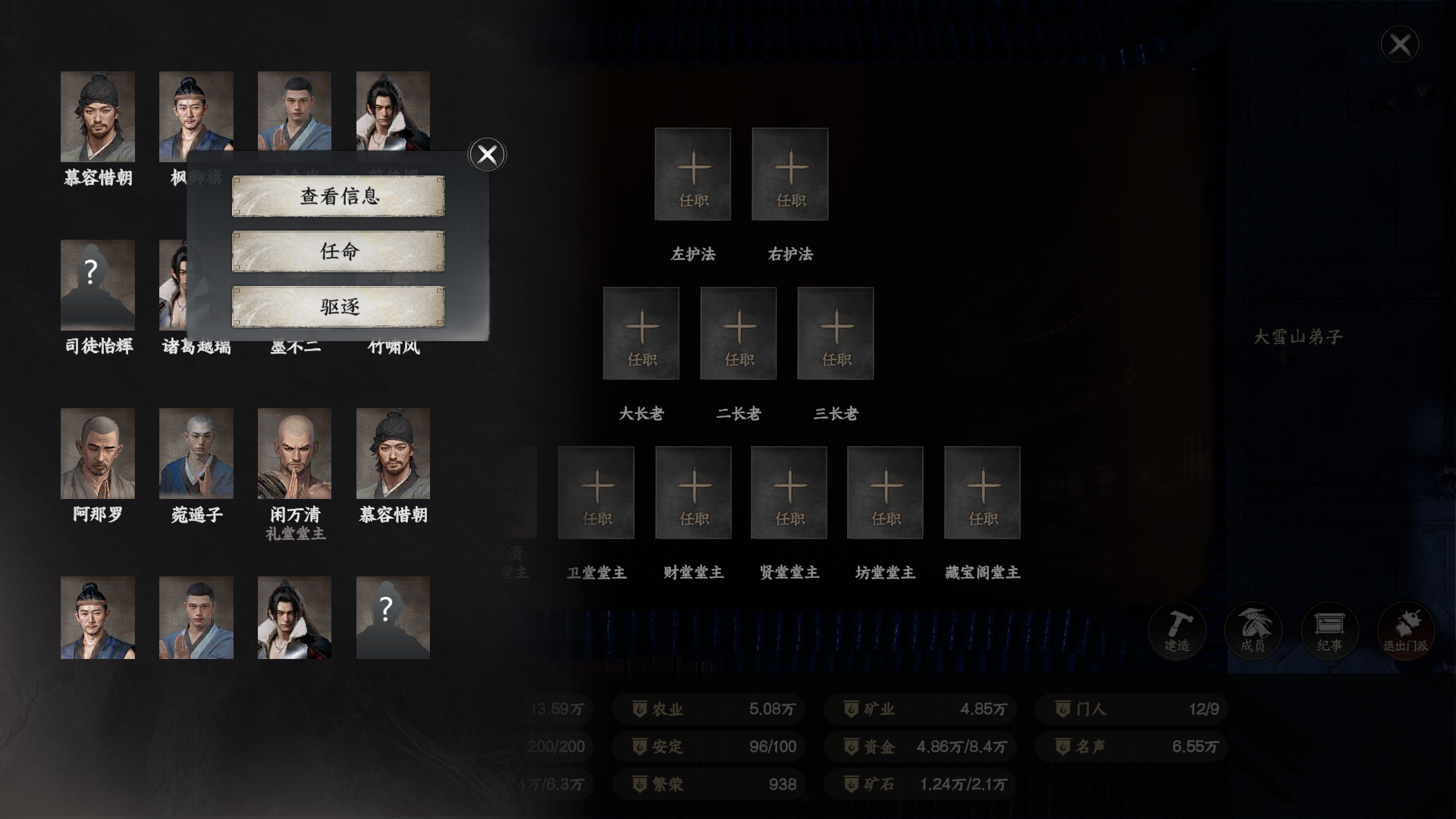Select the 建造 (build) hammer icon
1456x819 pixels.
pyautogui.click(x=1176, y=630)
